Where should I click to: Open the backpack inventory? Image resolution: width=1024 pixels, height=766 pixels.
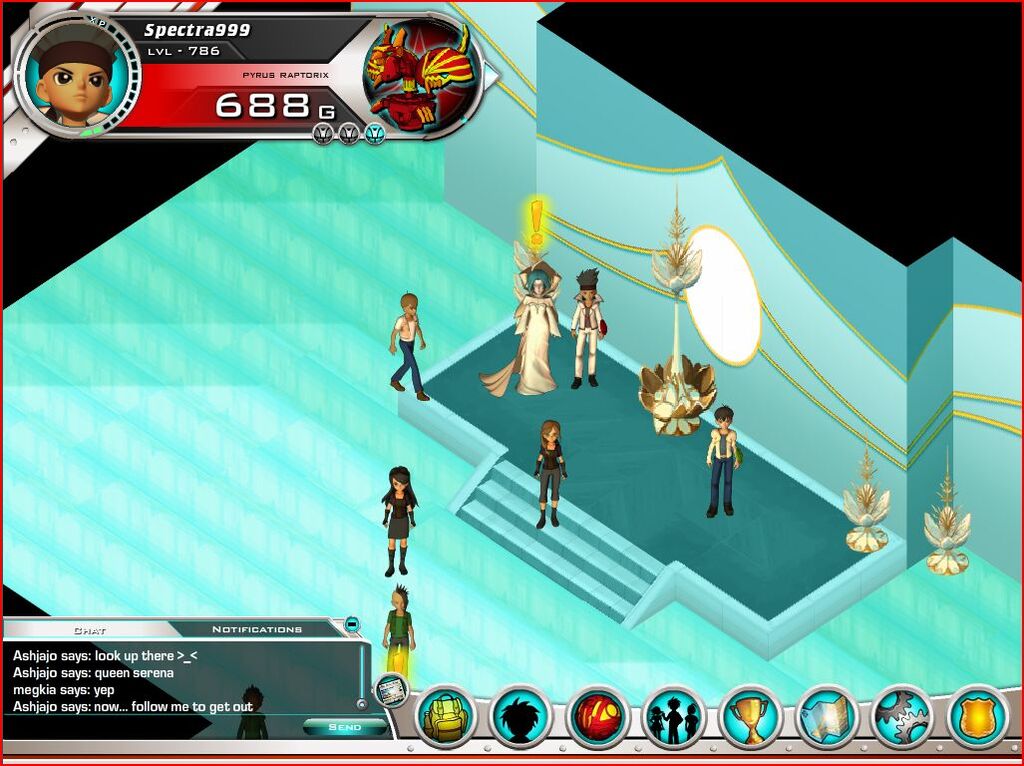[x=445, y=716]
